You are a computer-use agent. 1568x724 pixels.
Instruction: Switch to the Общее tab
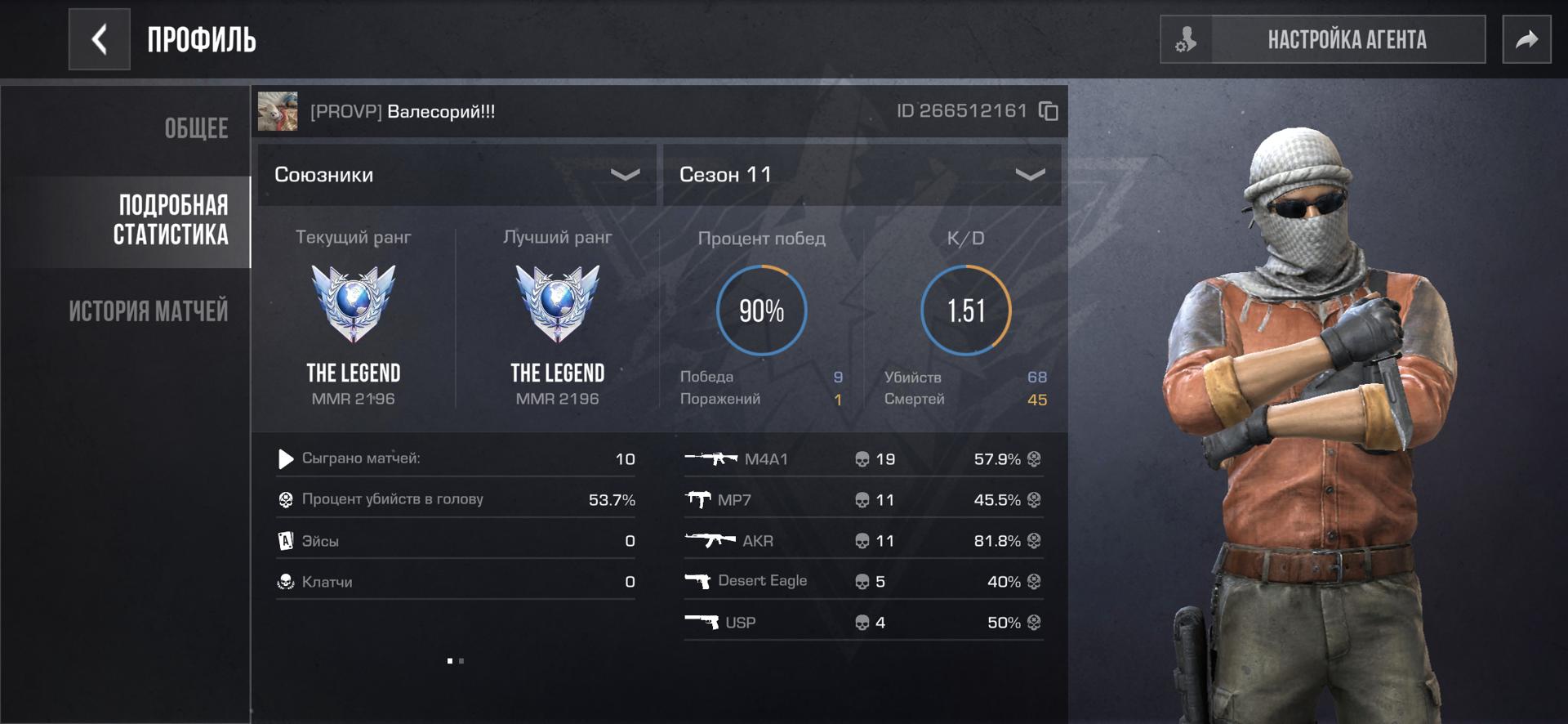[196, 128]
